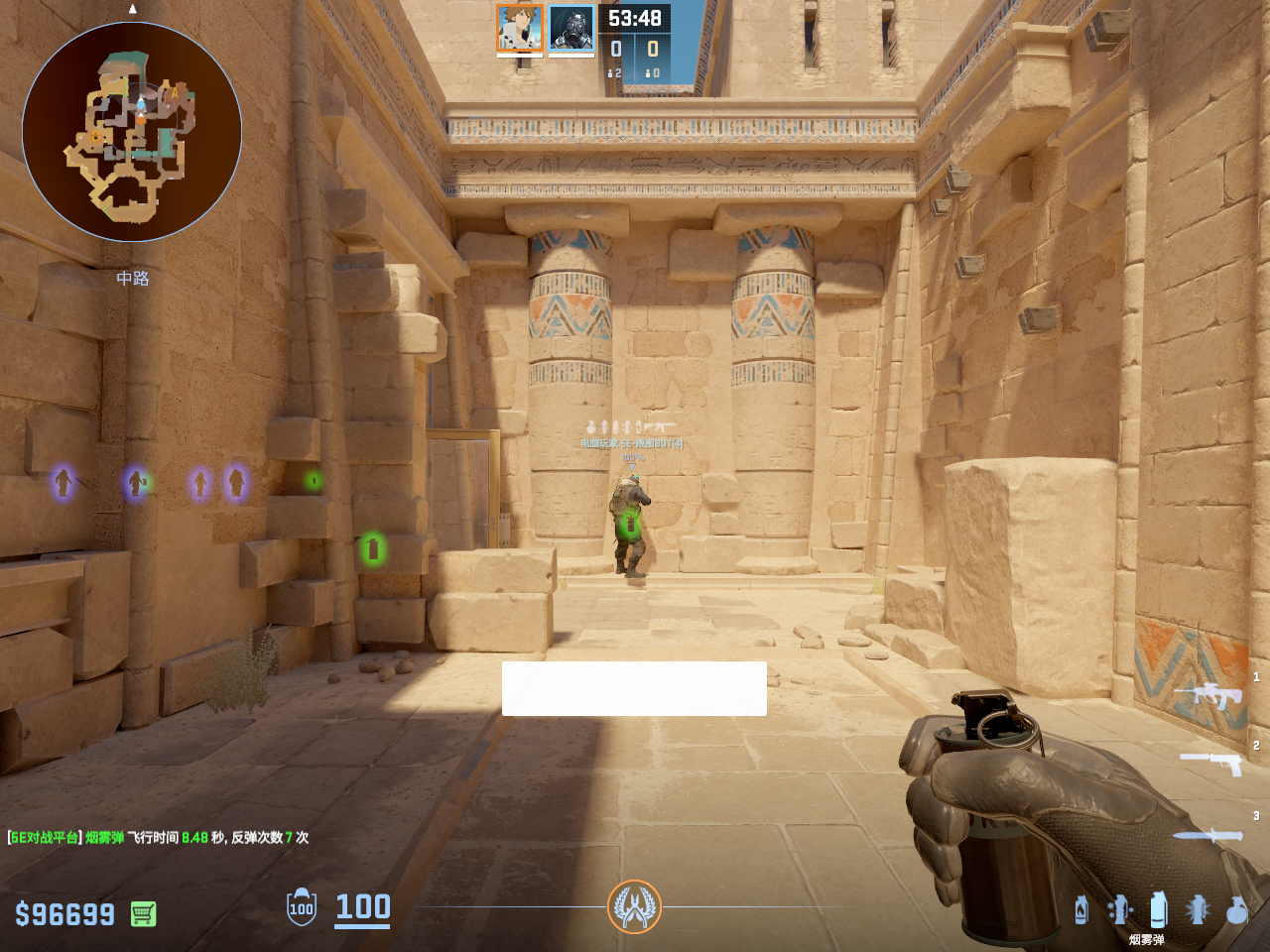Choose the knife in slot 3

coord(1207,835)
